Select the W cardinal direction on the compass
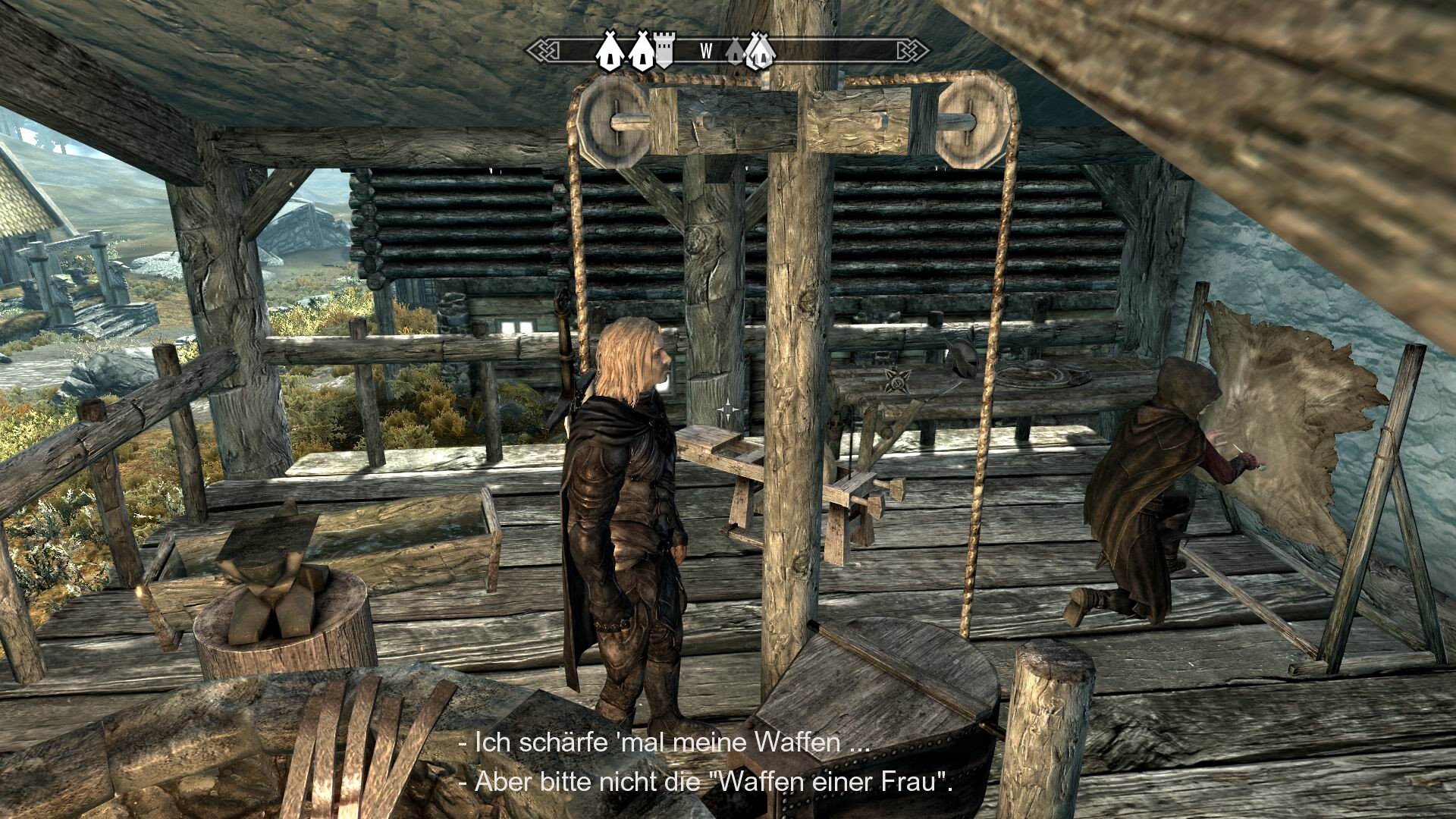The width and height of the screenshot is (1456, 819). point(707,50)
